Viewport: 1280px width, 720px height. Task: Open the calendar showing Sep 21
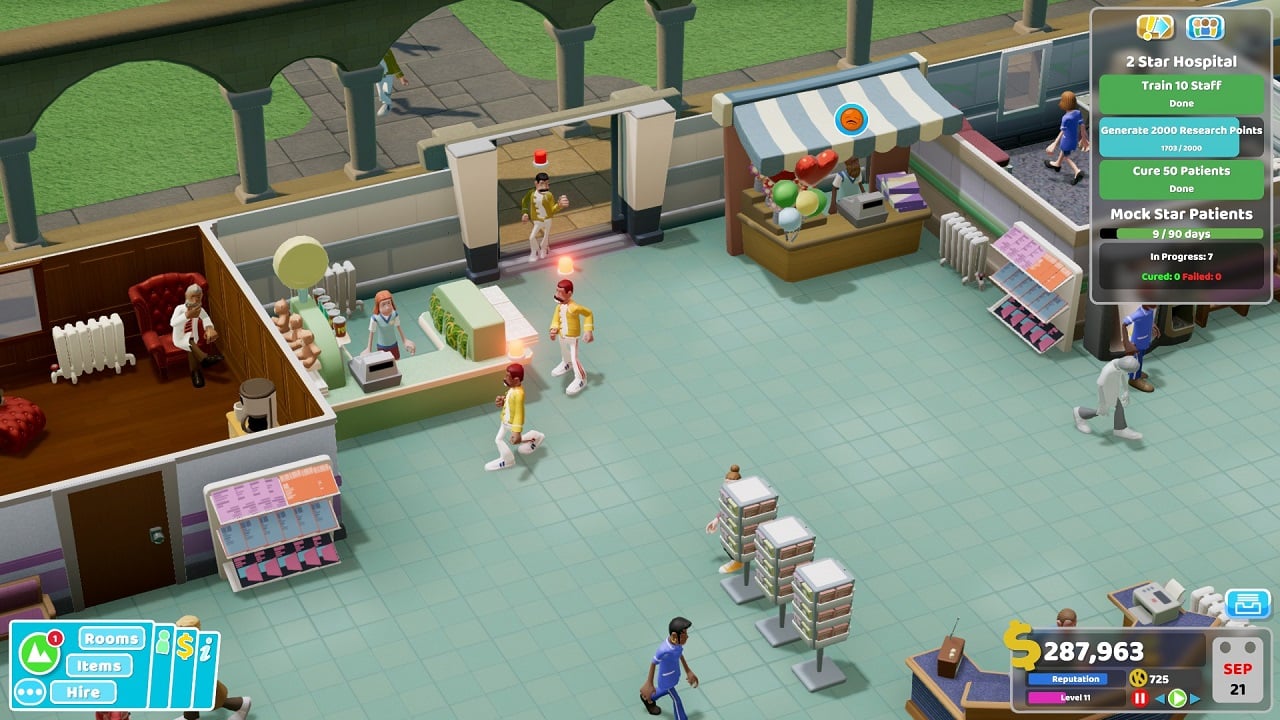(1239, 670)
